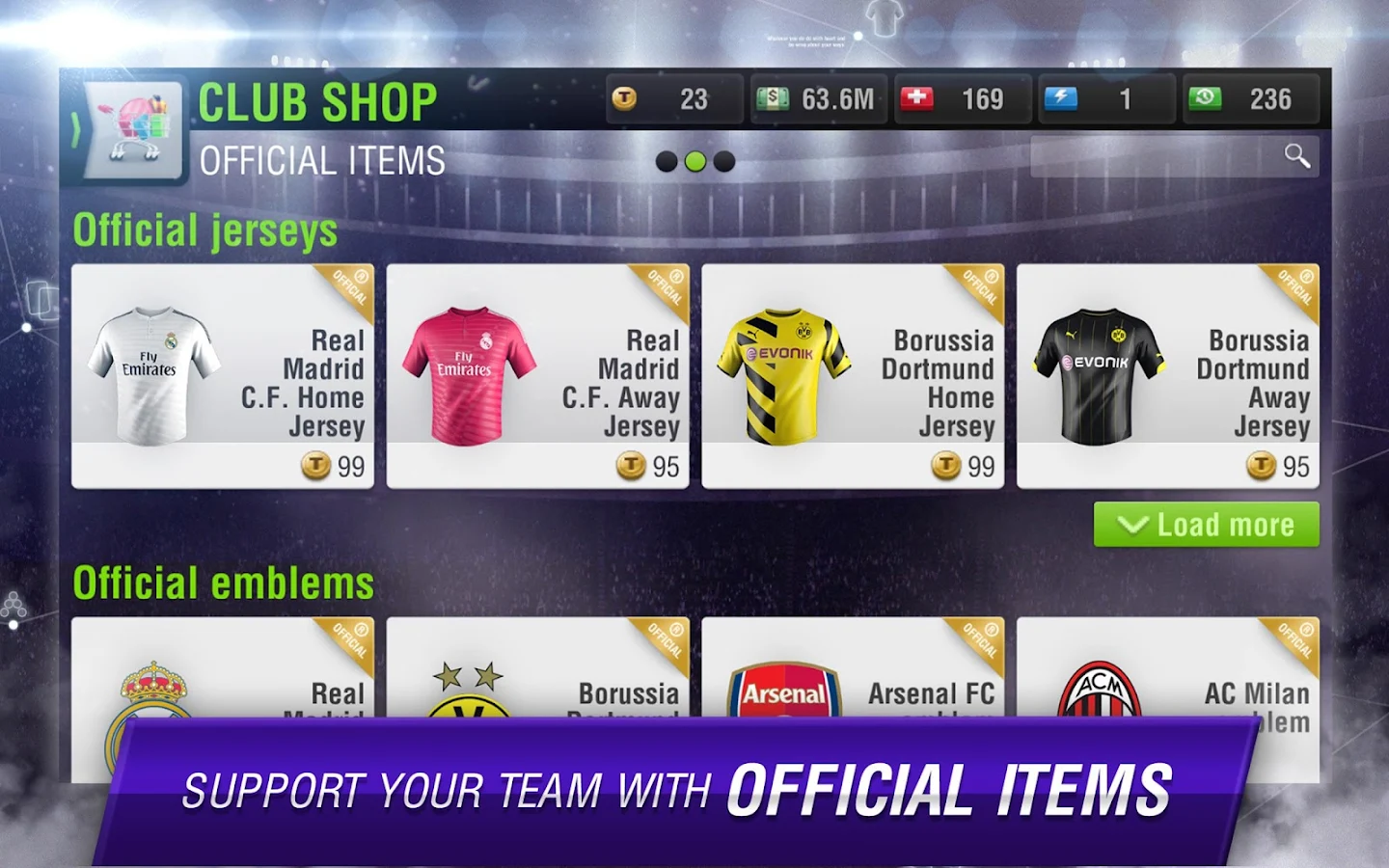
Task: Switch to the first page dot
Action: [667, 162]
